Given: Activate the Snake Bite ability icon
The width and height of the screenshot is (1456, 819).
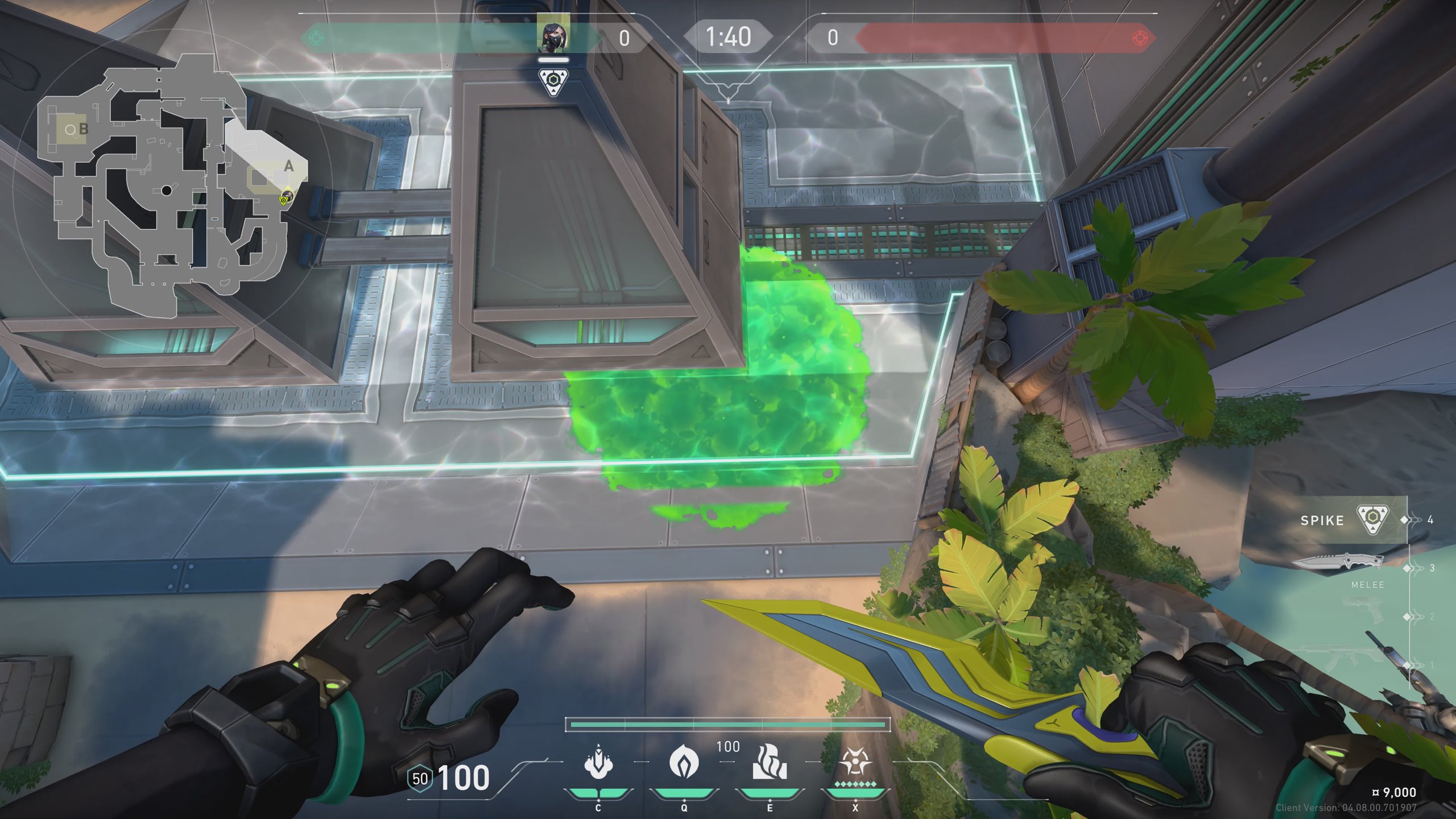Looking at the screenshot, I should pyautogui.click(x=598, y=762).
